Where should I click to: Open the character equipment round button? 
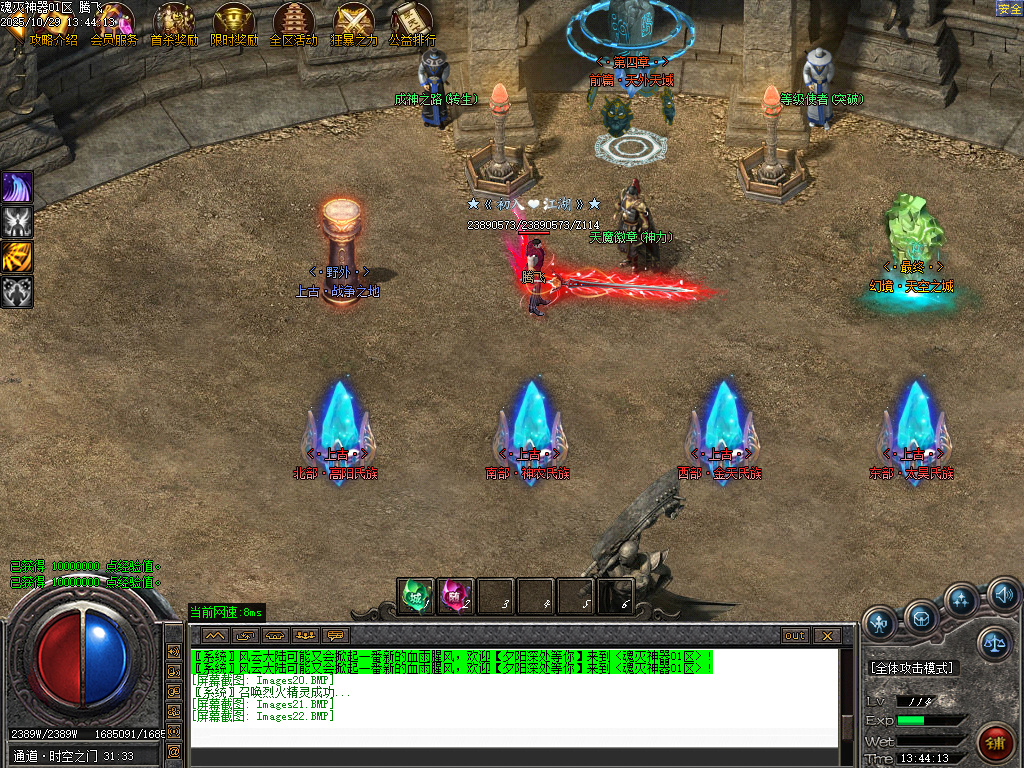click(881, 621)
